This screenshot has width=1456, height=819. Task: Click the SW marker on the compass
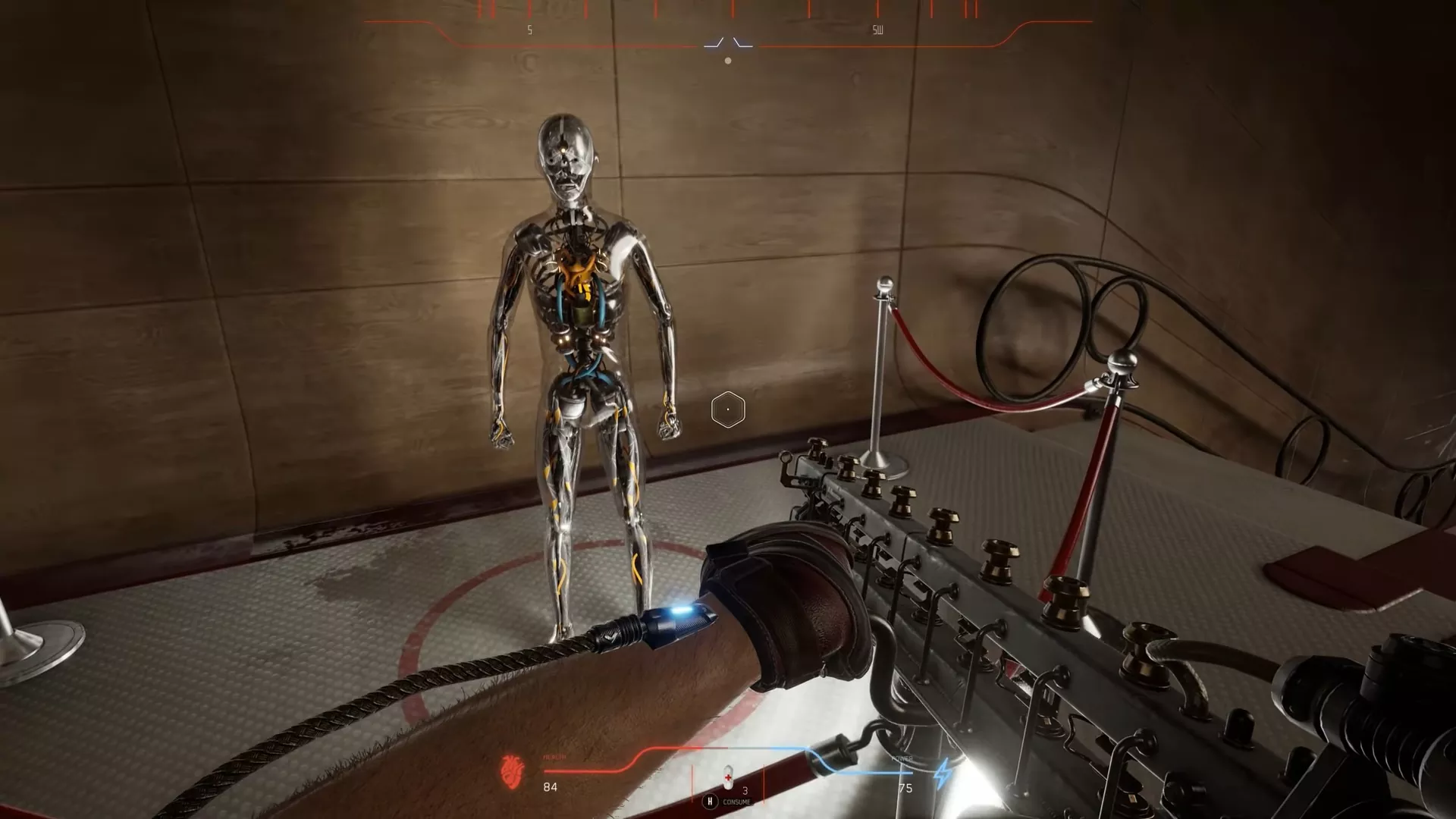coord(876,30)
